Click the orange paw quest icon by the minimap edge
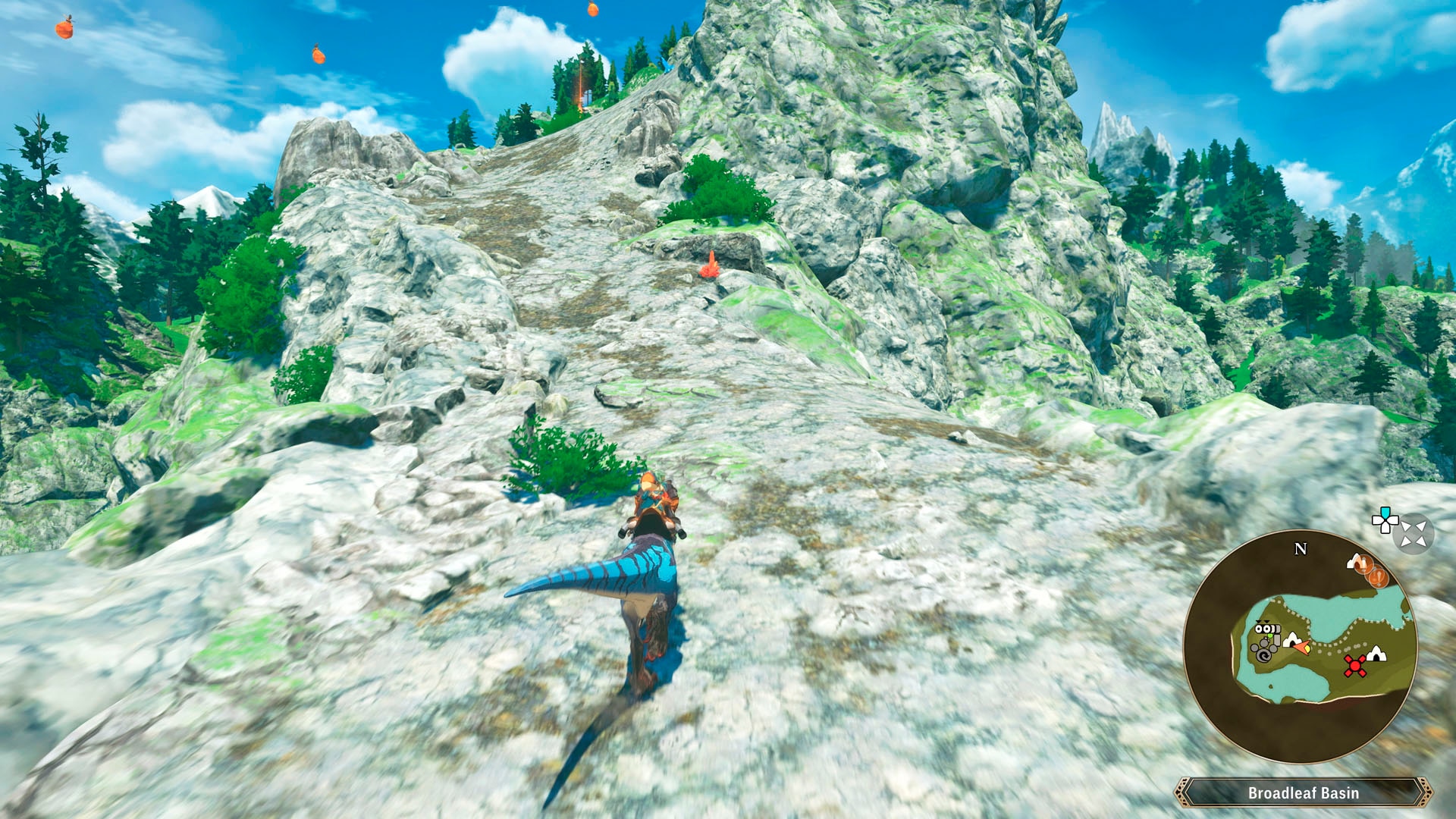Image resolution: width=1456 pixels, height=819 pixels. pos(1364,564)
